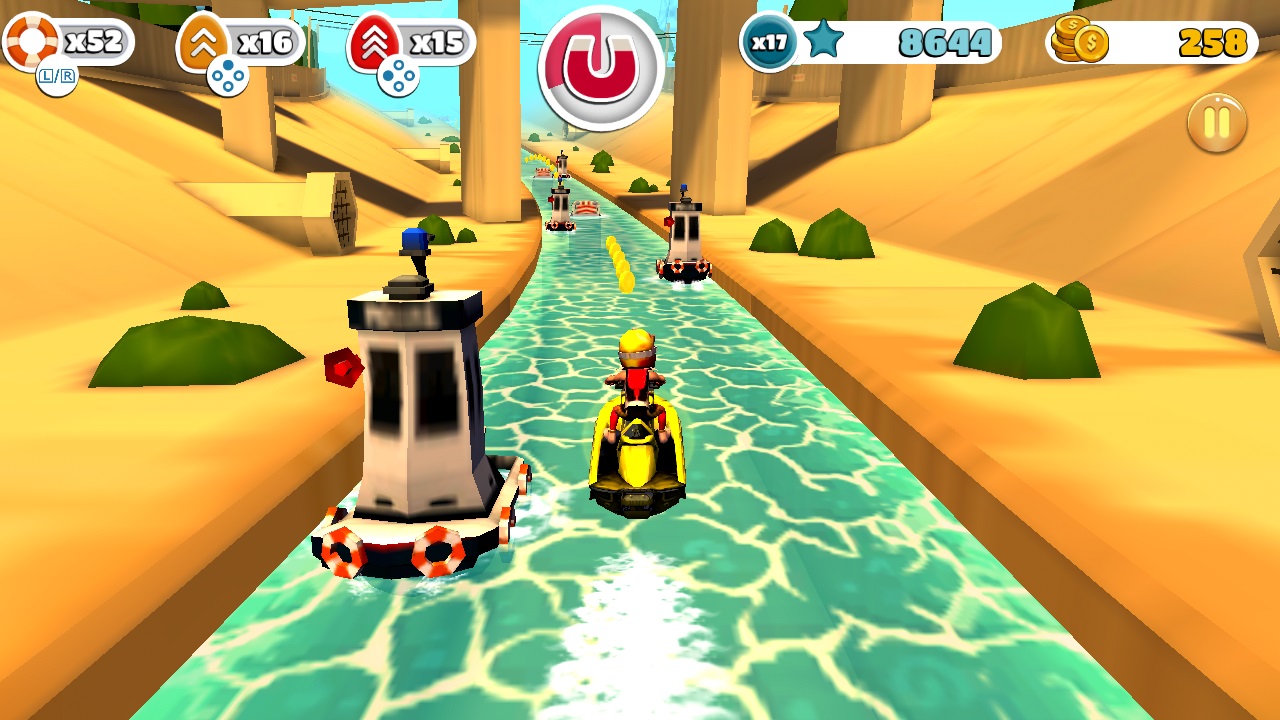
Task: Tap the gamepad badge under the yellow boost
Action: tap(225, 73)
